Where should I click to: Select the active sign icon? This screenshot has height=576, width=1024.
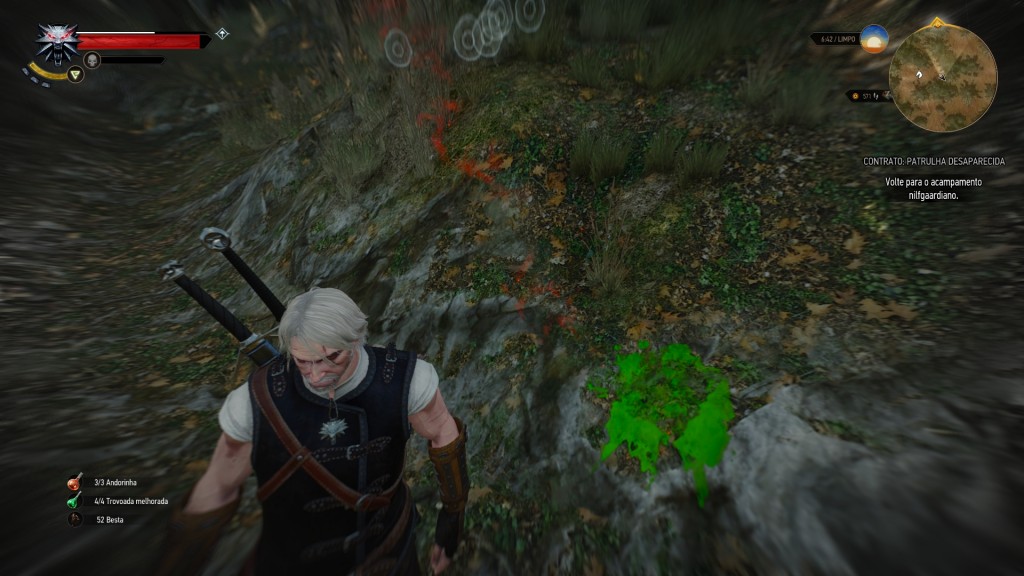pyautogui.click(x=75, y=73)
